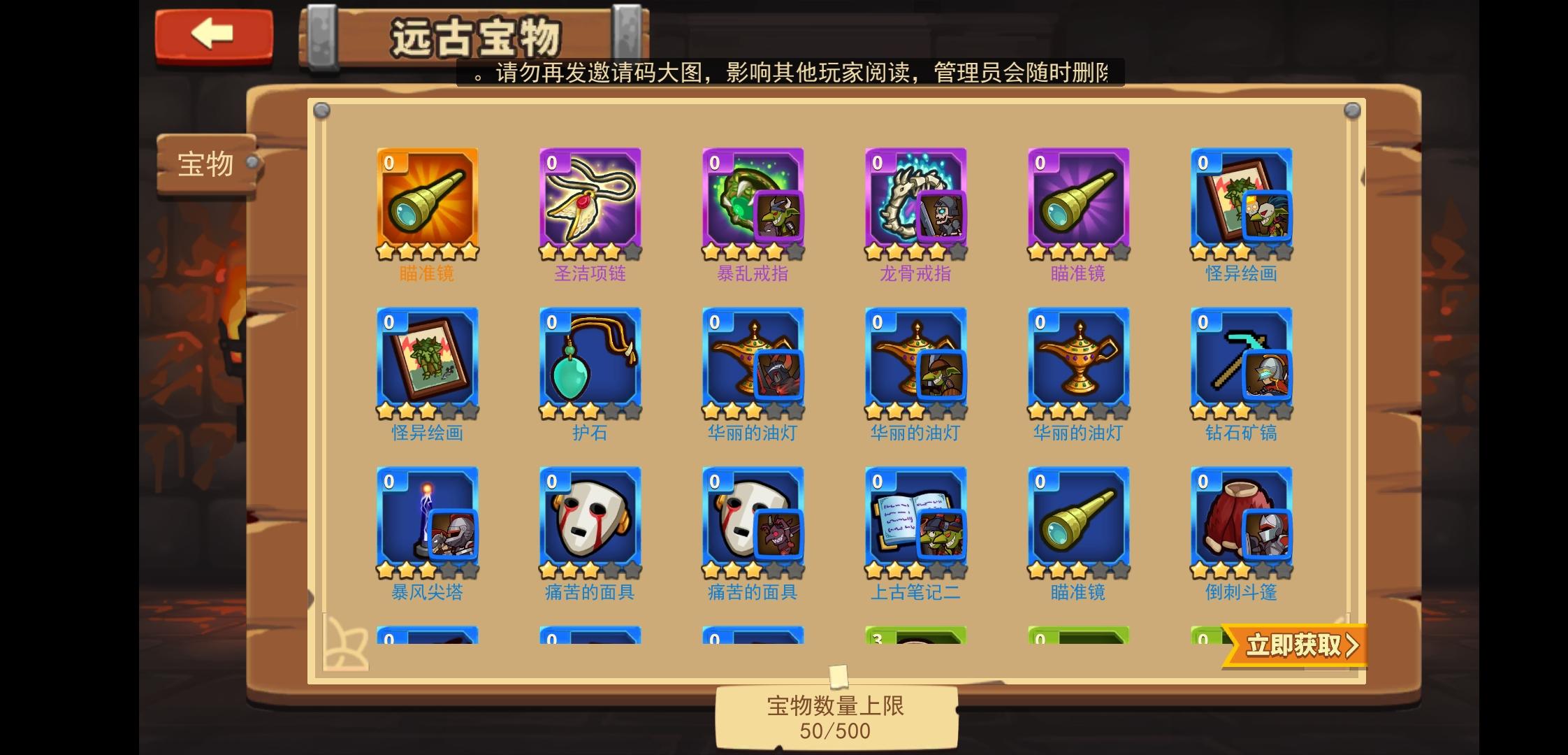View the 龙骨戒指 dragonbone ring

(x=915, y=203)
